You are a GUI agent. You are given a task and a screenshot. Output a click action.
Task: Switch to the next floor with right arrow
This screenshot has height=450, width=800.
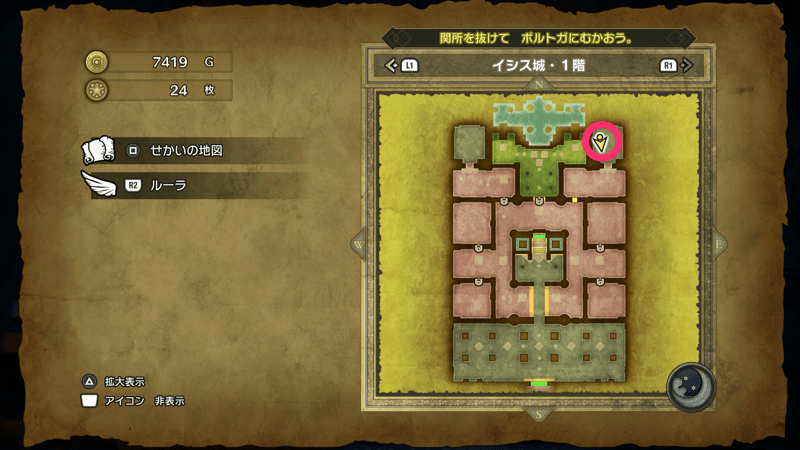[x=685, y=66]
